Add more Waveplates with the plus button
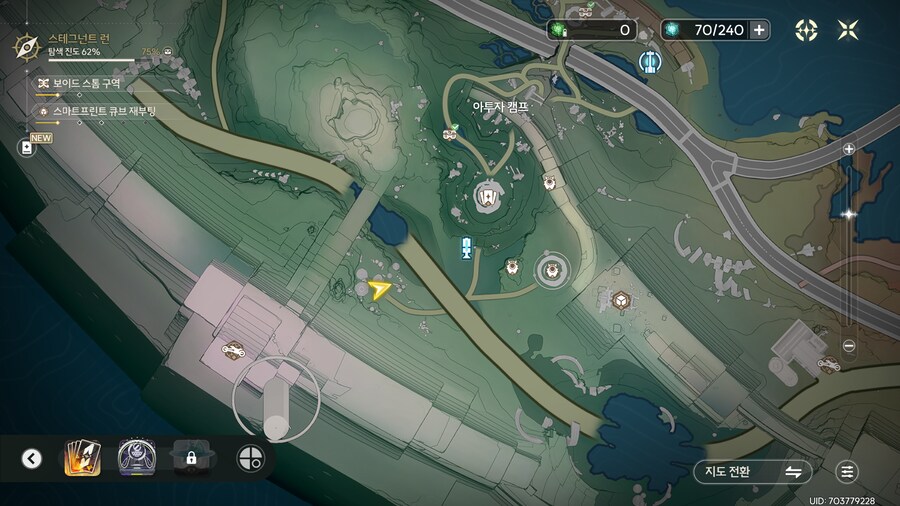 (760, 30)
